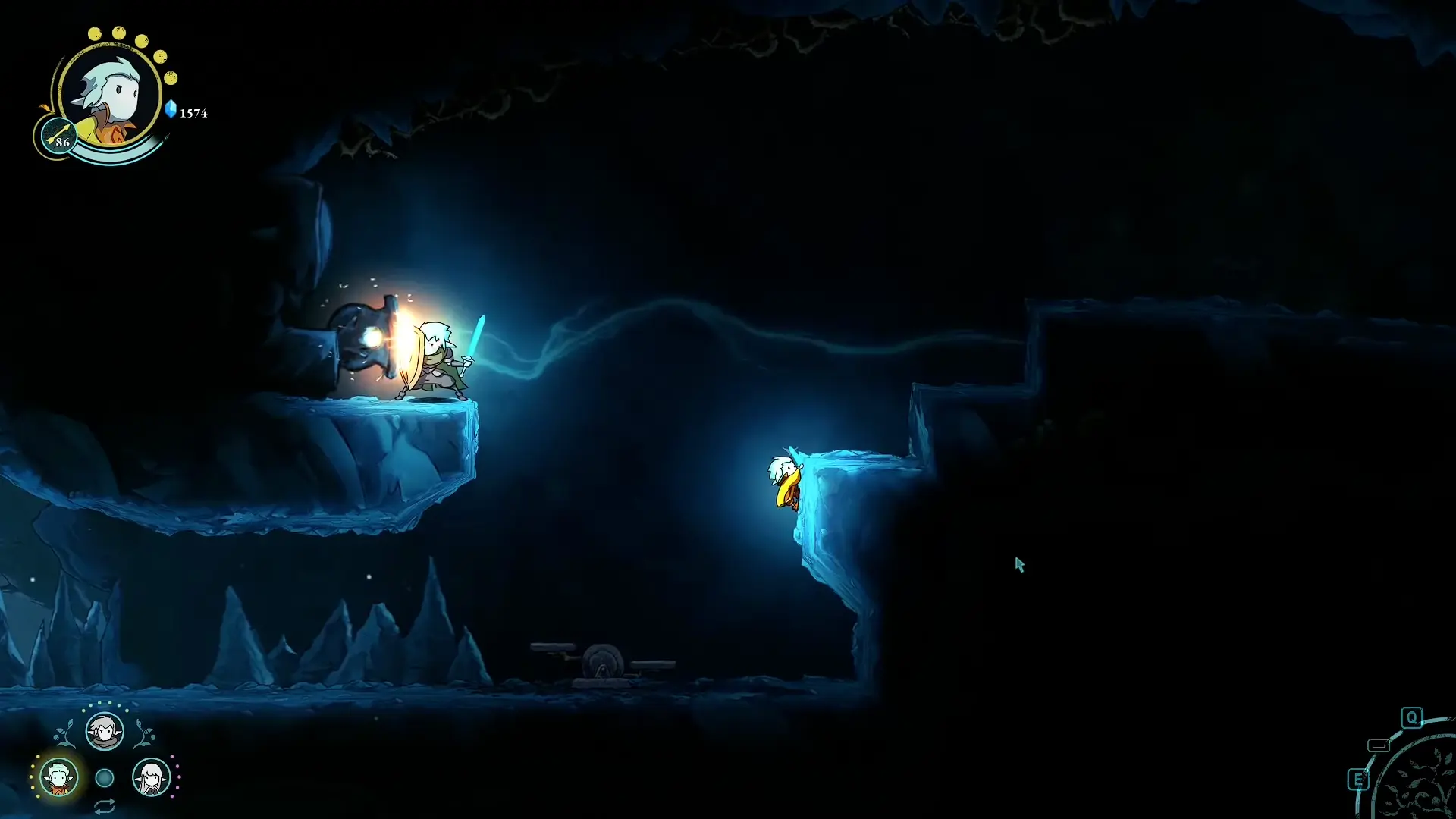Switch to the long-haired girl portrait
This screenshot has width=1456, height=819.
pos(151,777)
